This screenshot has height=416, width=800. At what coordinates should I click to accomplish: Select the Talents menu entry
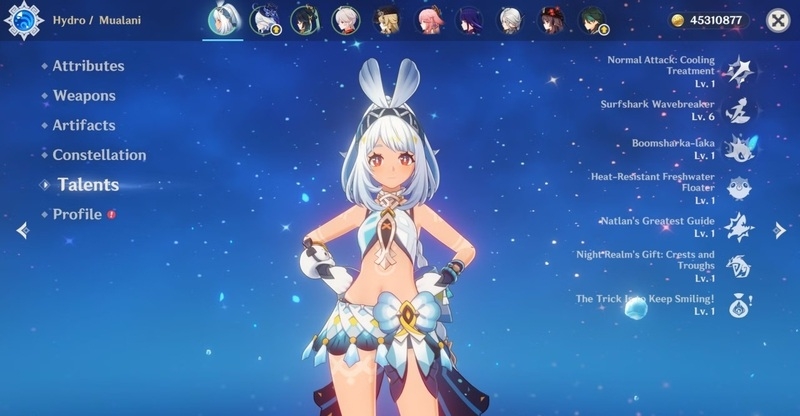88,185
